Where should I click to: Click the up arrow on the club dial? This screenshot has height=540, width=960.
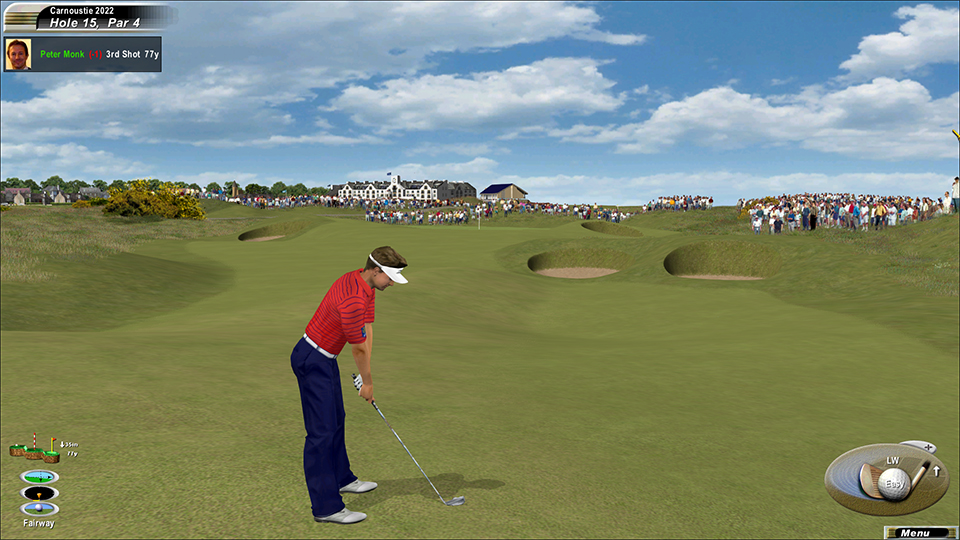pos(937,471)
